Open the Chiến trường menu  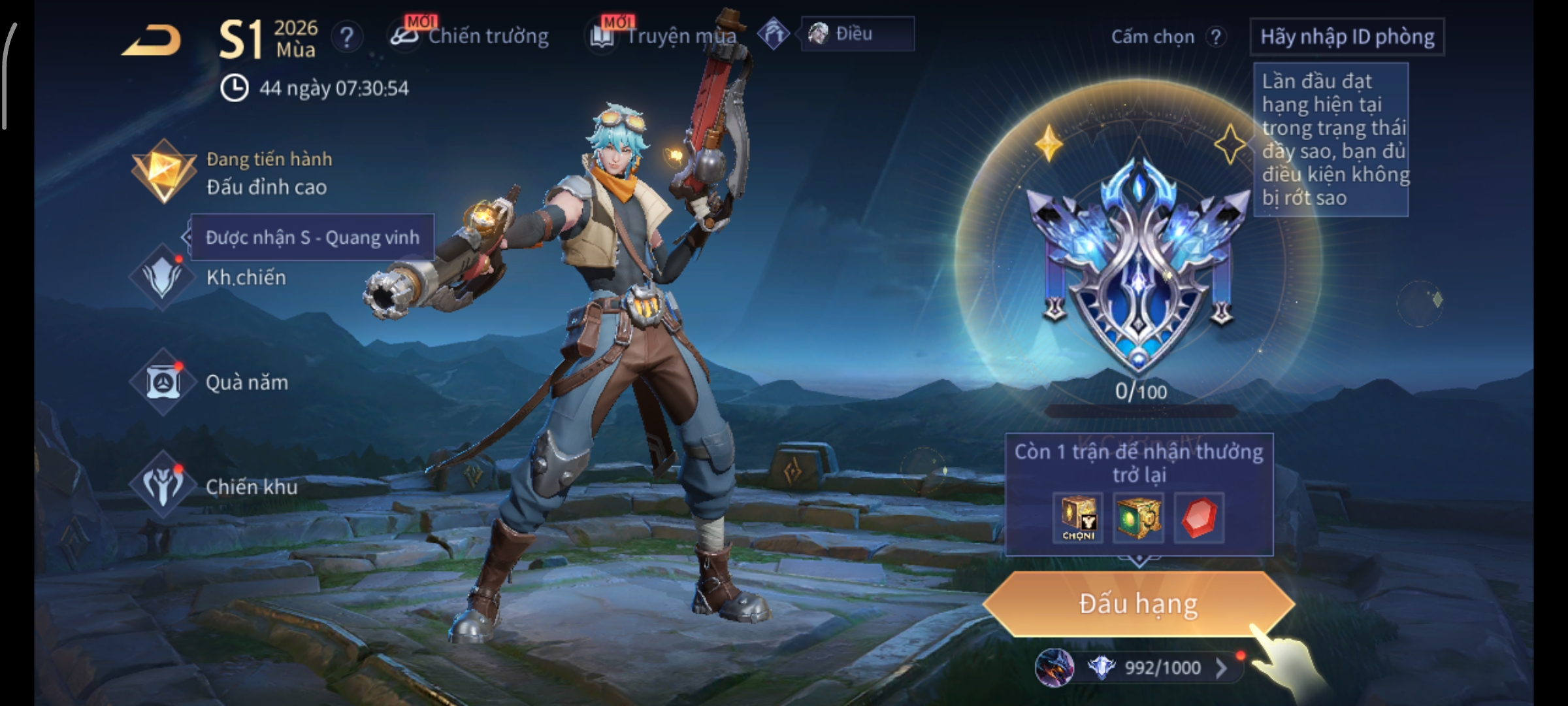click(470, 36)
